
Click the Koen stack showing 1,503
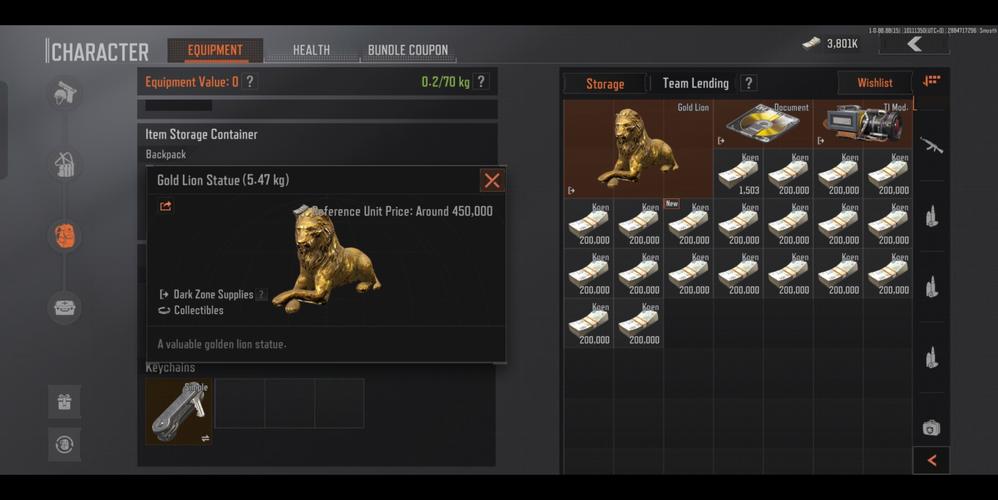(x=738, y=174)
